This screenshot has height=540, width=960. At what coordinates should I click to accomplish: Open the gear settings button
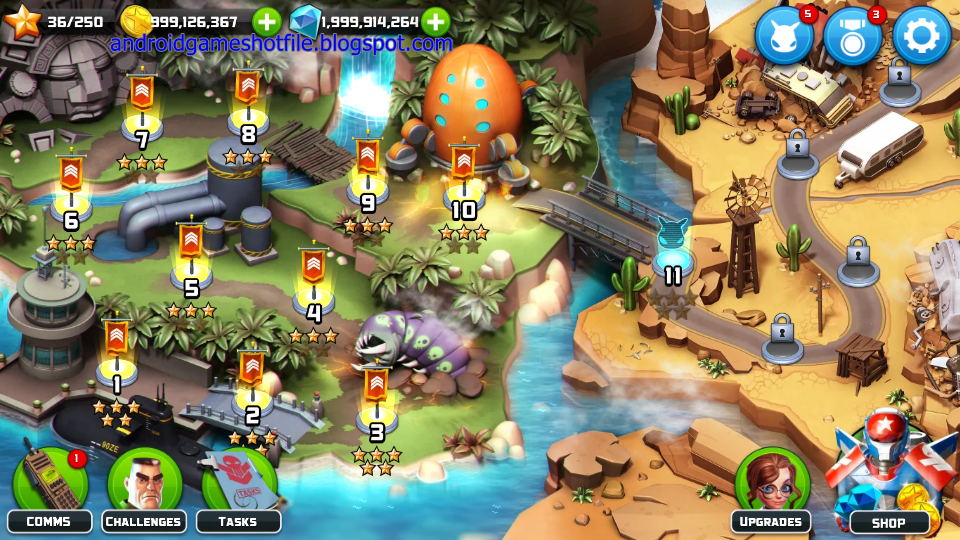click(x=920, y=36)
